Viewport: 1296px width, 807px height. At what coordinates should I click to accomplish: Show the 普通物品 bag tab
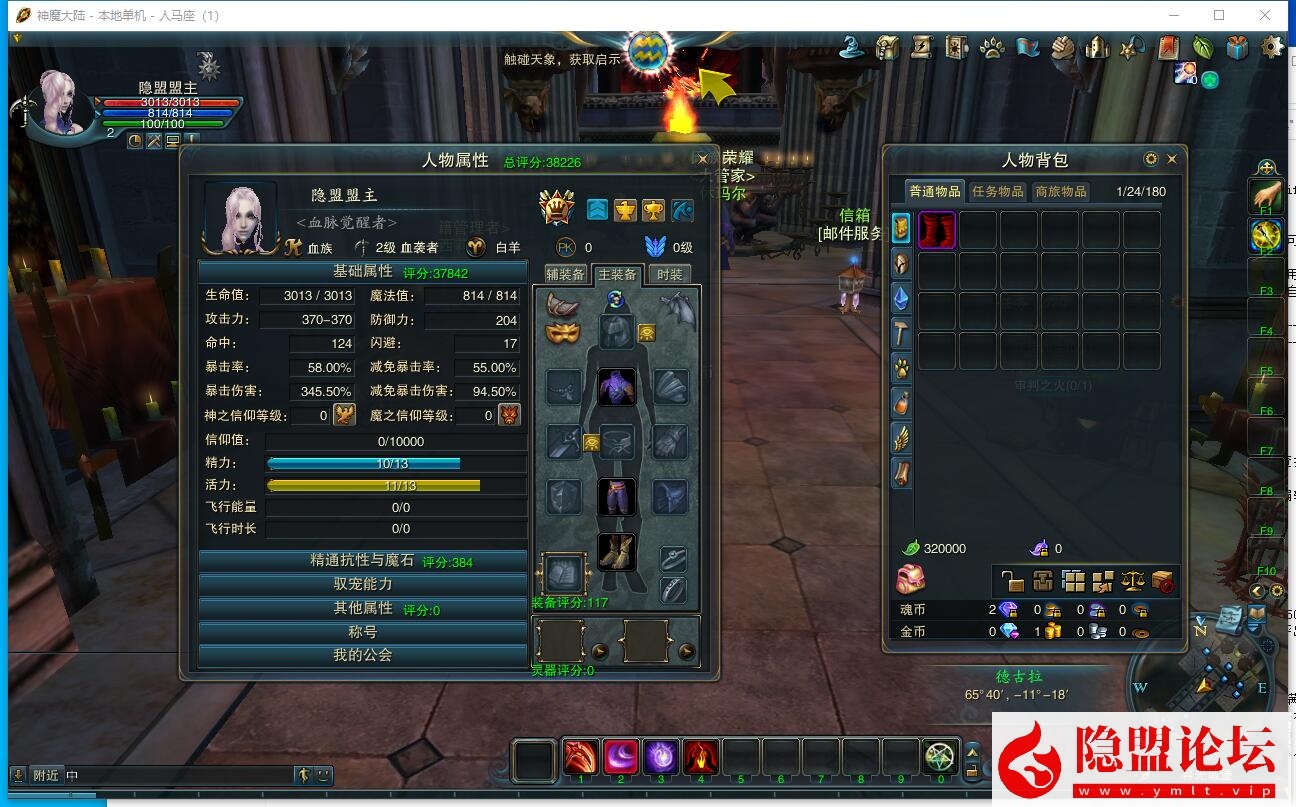(934, 191)
